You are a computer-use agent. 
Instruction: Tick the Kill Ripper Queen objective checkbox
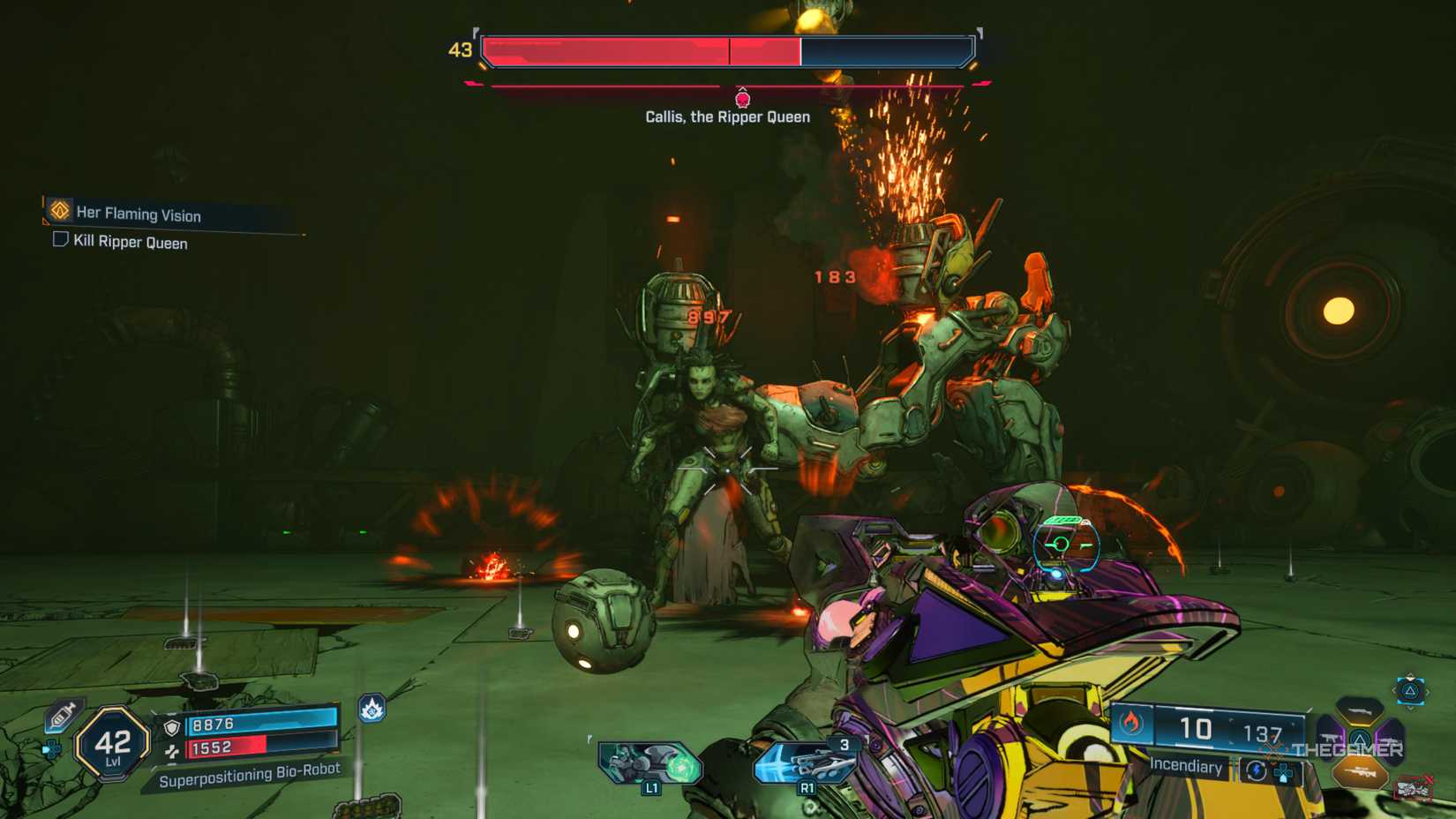[x=60, y=239]
